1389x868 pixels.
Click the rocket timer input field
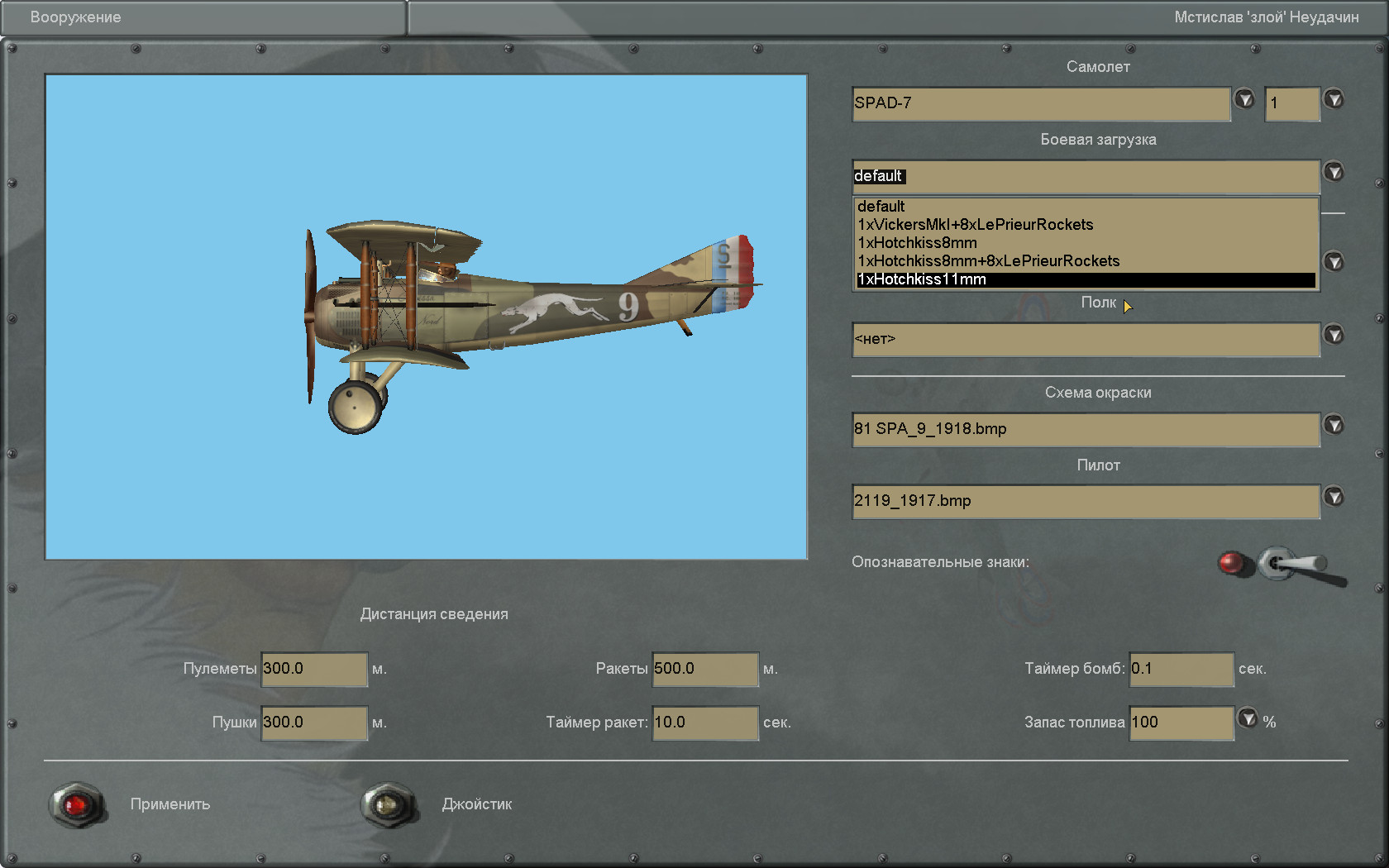704,723
